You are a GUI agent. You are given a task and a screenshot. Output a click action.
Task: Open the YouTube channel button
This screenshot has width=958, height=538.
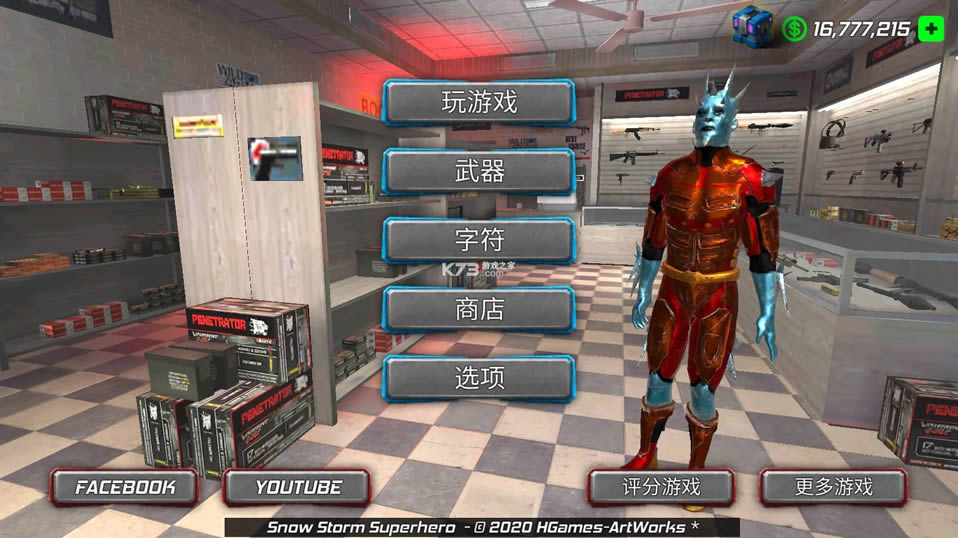(x=297, y=487)
